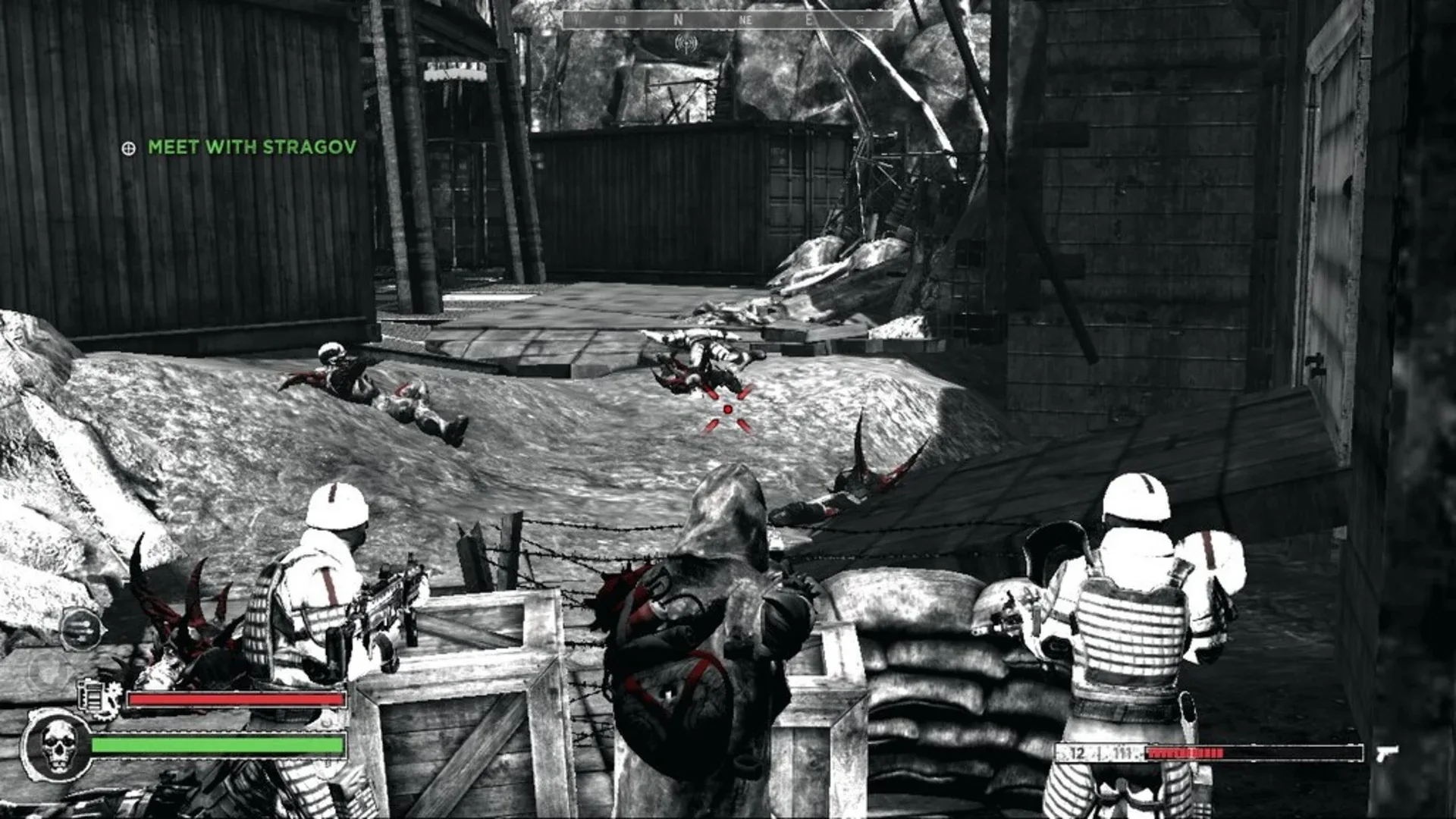Click the reserve ammo count showing 111
Image resolution: width=1456 pixels, height=819 pixels.
point(1124,752)
